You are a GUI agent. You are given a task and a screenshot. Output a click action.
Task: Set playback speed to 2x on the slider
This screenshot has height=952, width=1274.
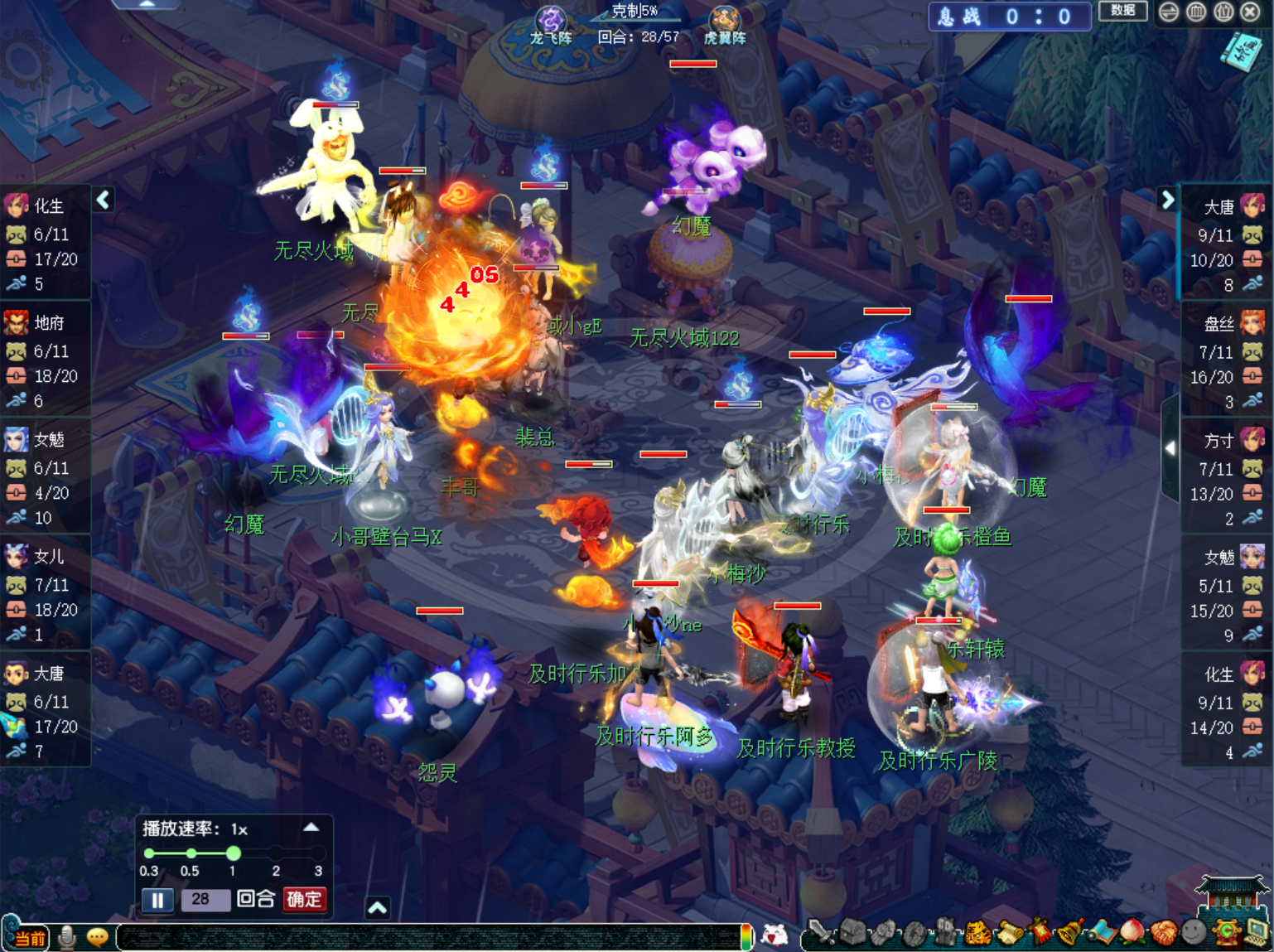[x=276, y=853]
